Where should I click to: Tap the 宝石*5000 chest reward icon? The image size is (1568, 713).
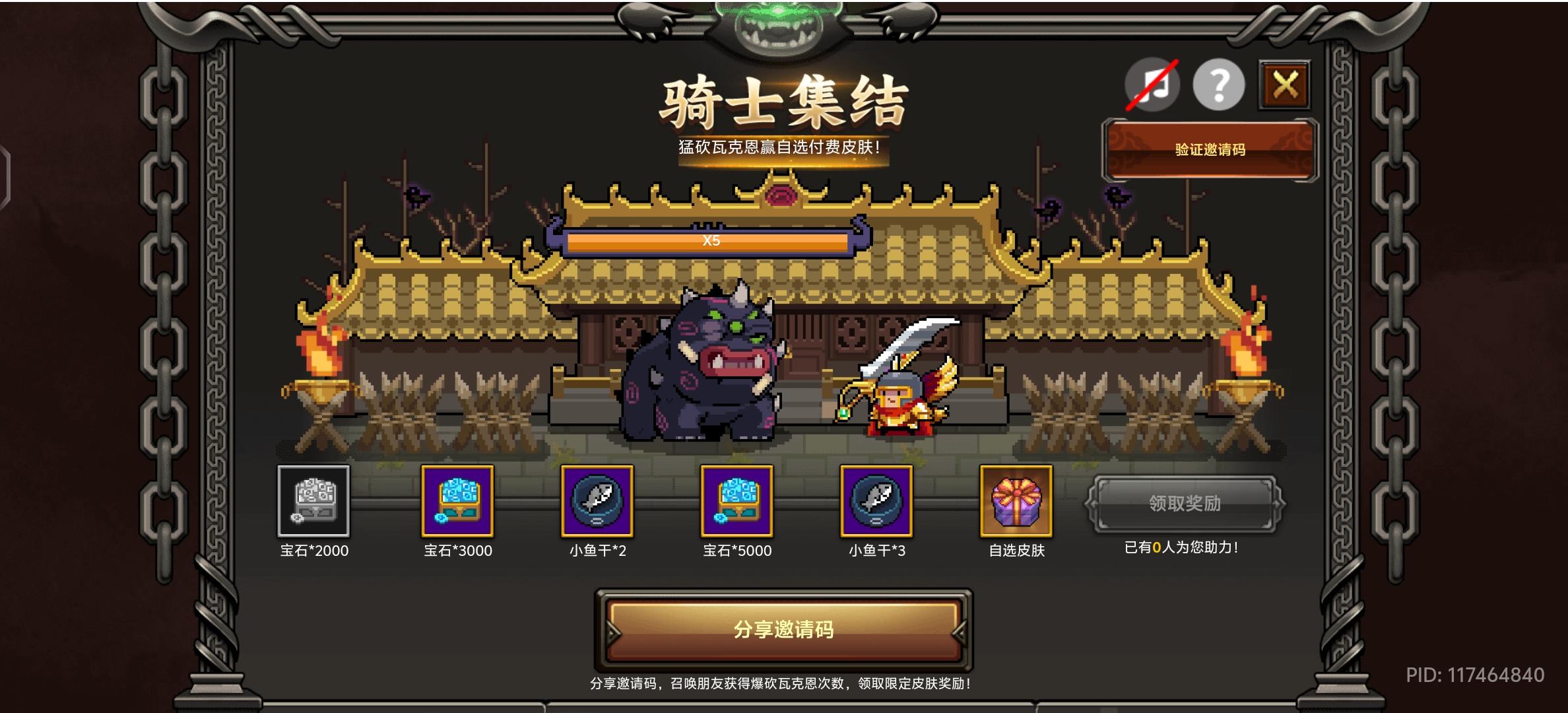(x=737, y=504)
